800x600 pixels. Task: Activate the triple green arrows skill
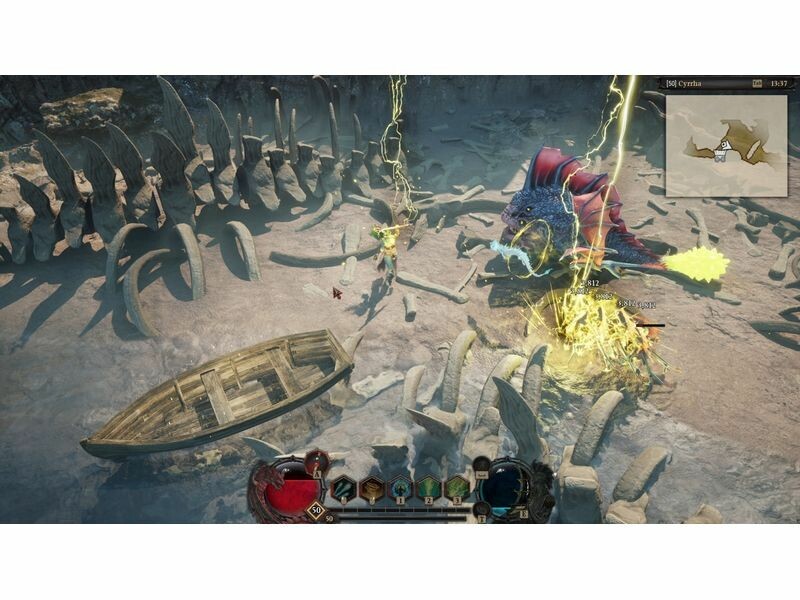pyautogui.click(x=344, y=488)
